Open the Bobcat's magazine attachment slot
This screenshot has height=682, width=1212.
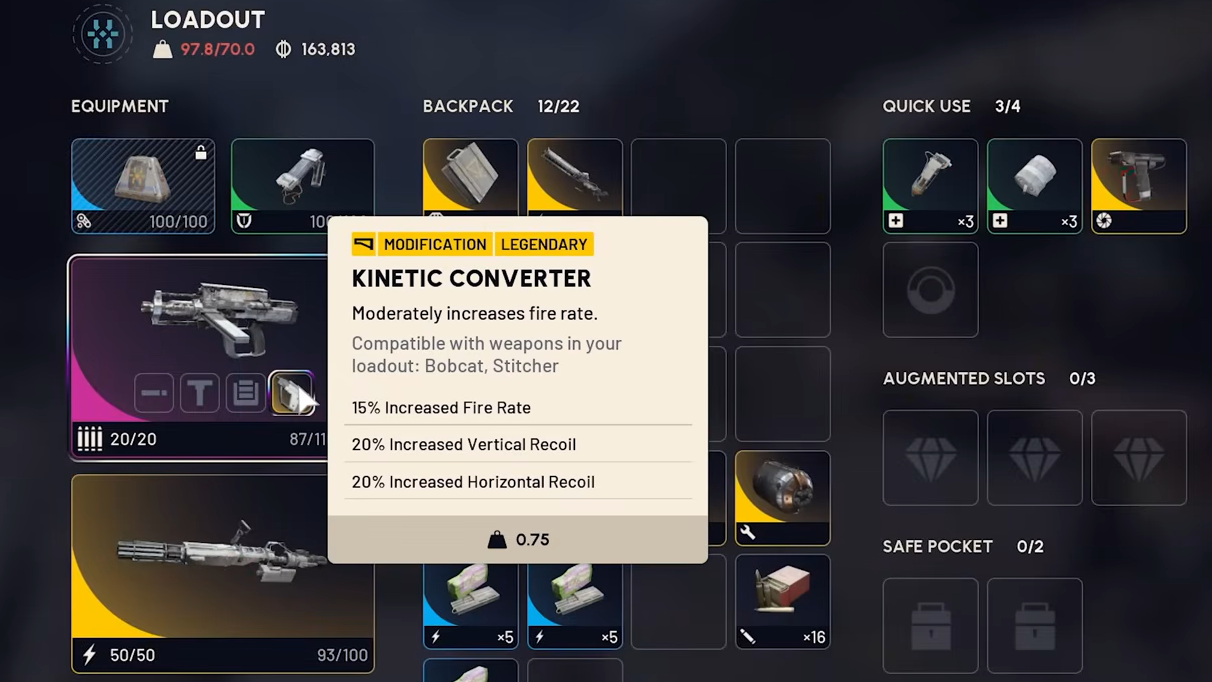(245, 393)
